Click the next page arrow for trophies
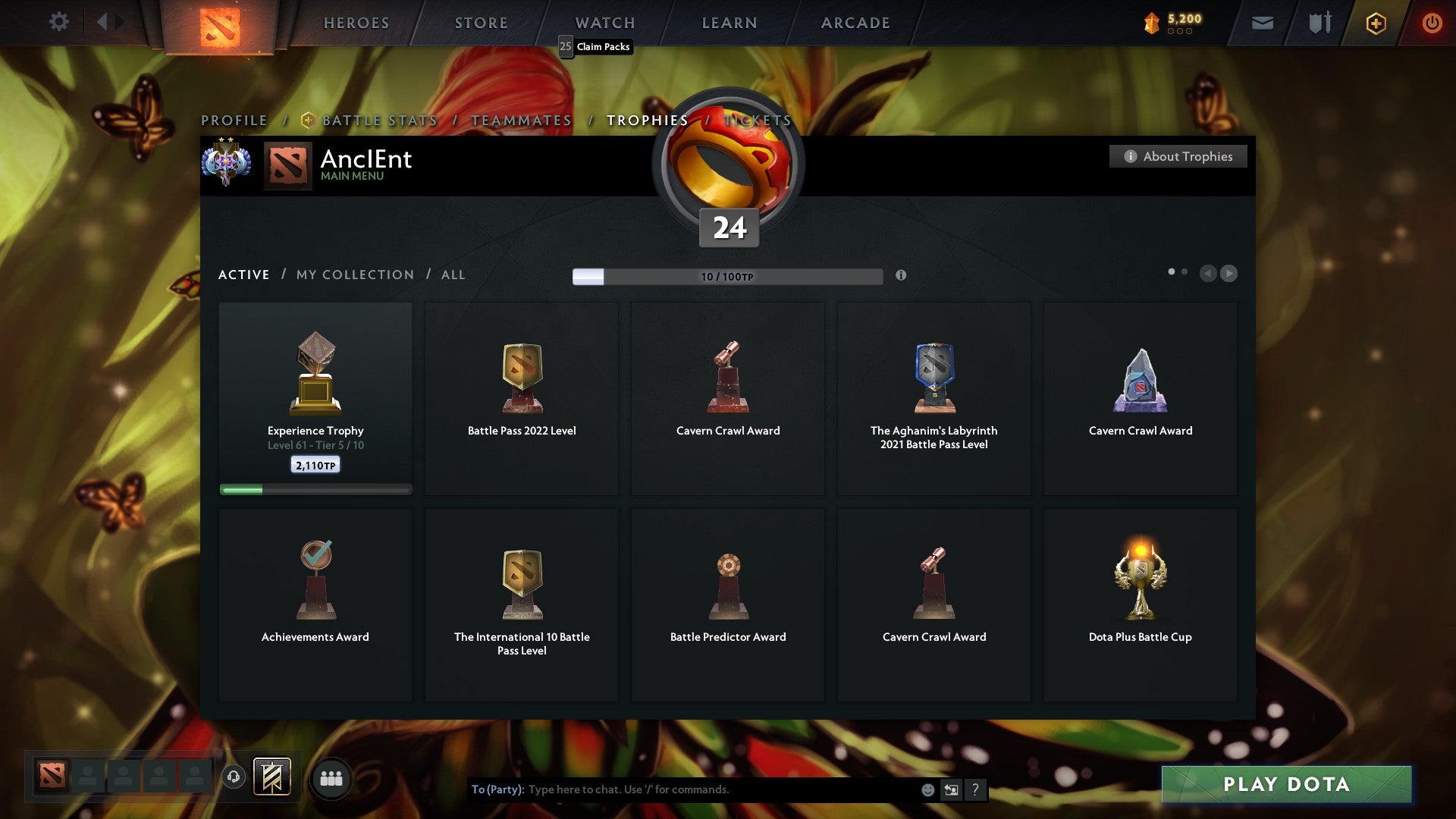This screenshot has height=819, width=1456. (1228, 274)
